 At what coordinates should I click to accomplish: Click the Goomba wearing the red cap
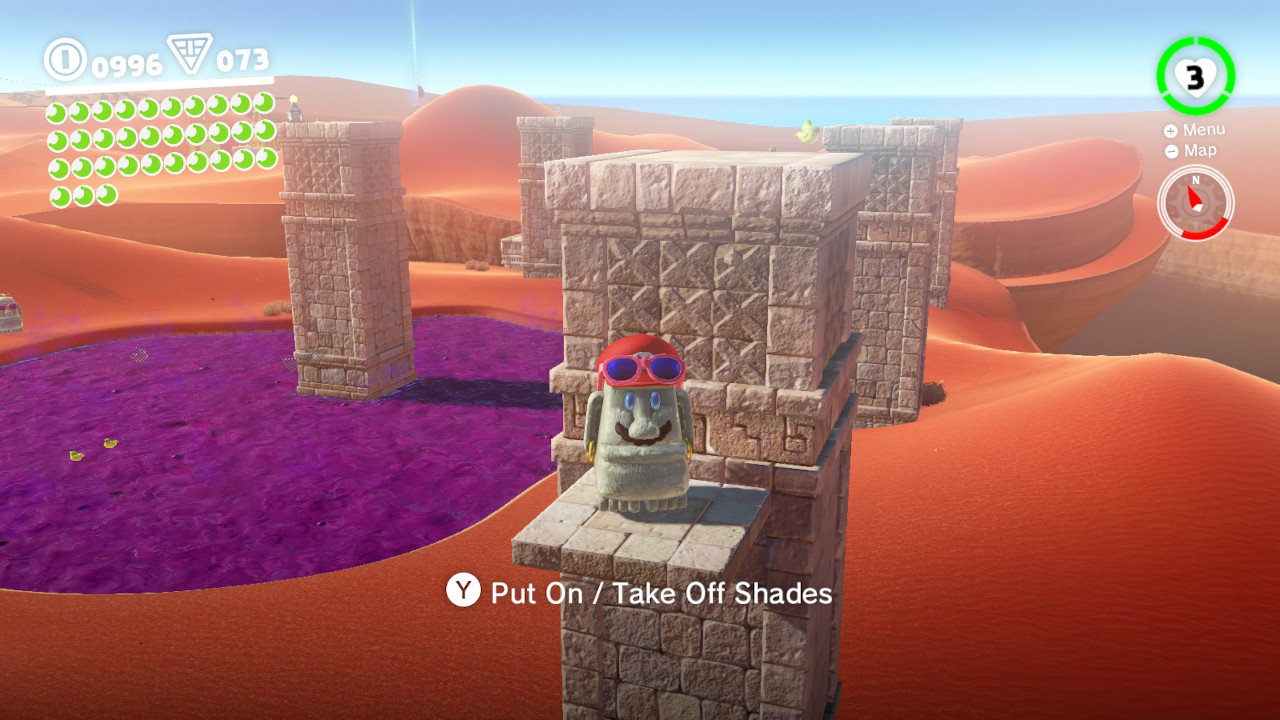[640, 430]
